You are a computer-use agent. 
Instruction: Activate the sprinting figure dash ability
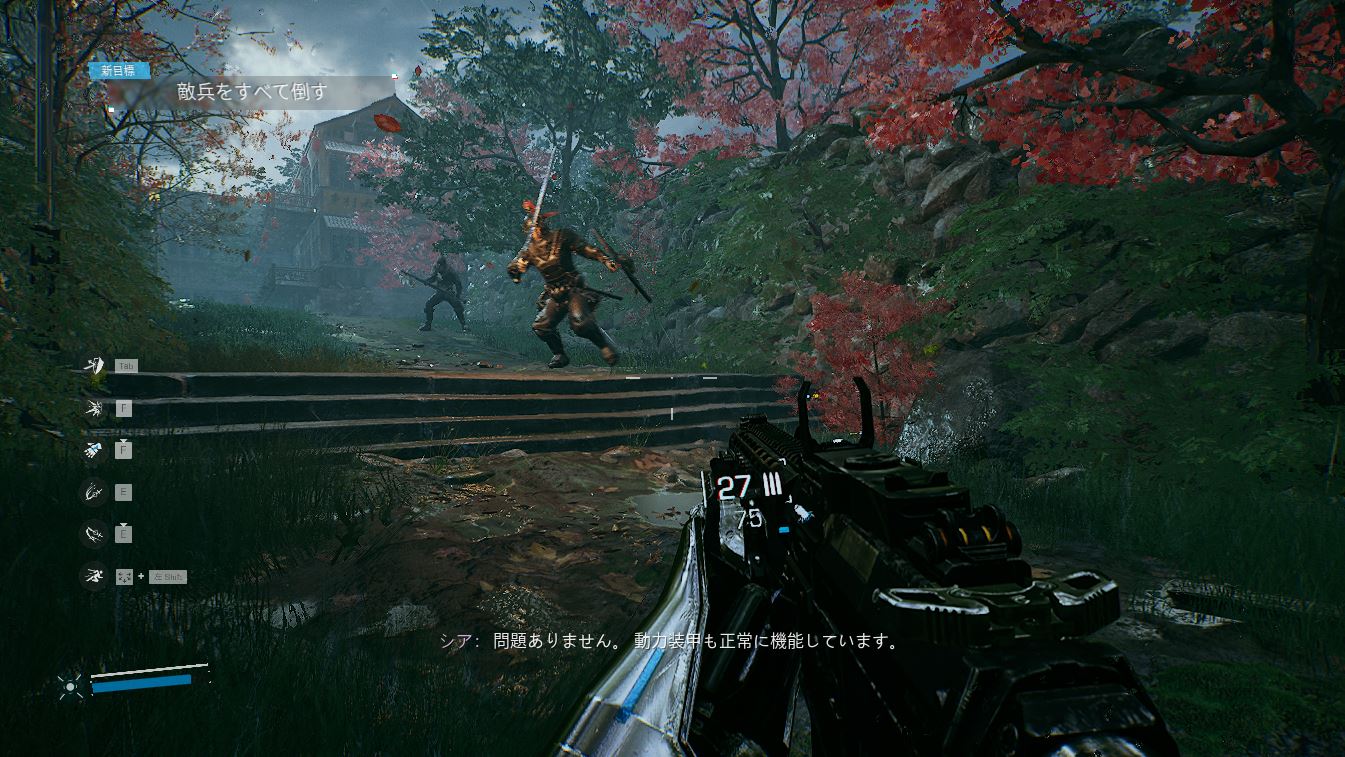pyautogui.click(x=93, y=576)
